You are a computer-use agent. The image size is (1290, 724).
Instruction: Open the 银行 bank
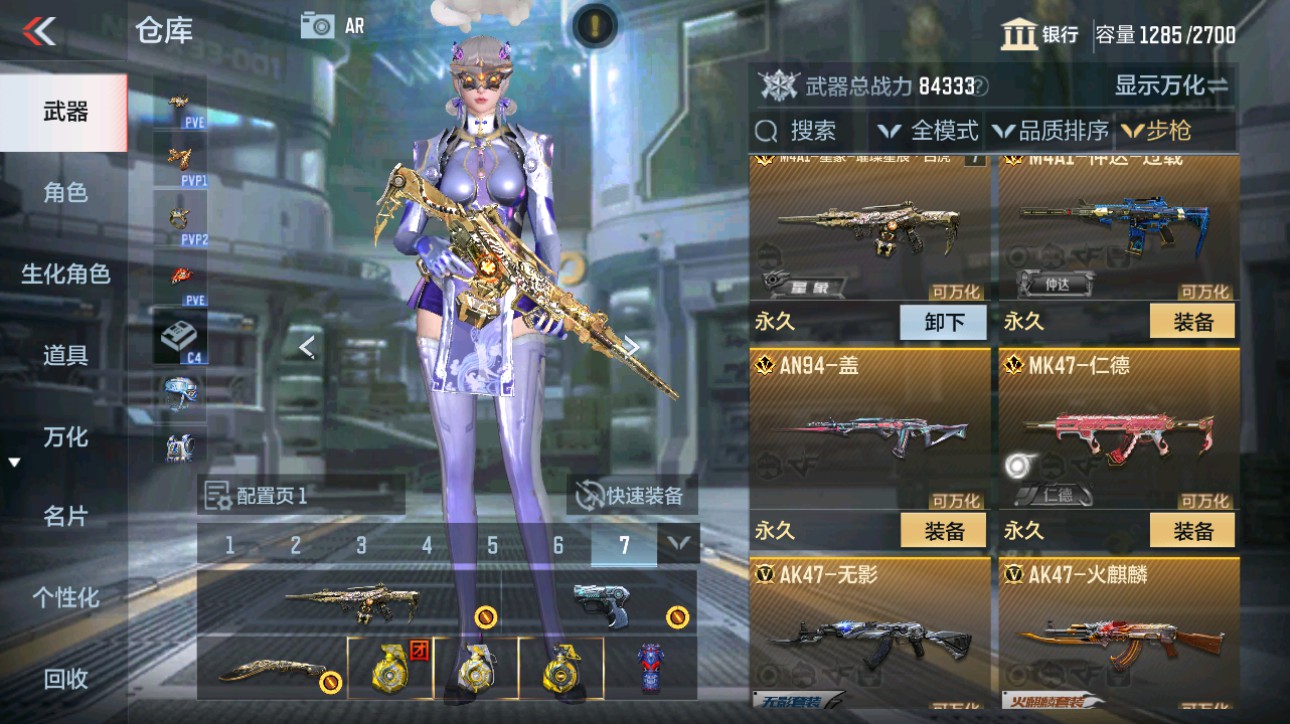coord(1040,33)
